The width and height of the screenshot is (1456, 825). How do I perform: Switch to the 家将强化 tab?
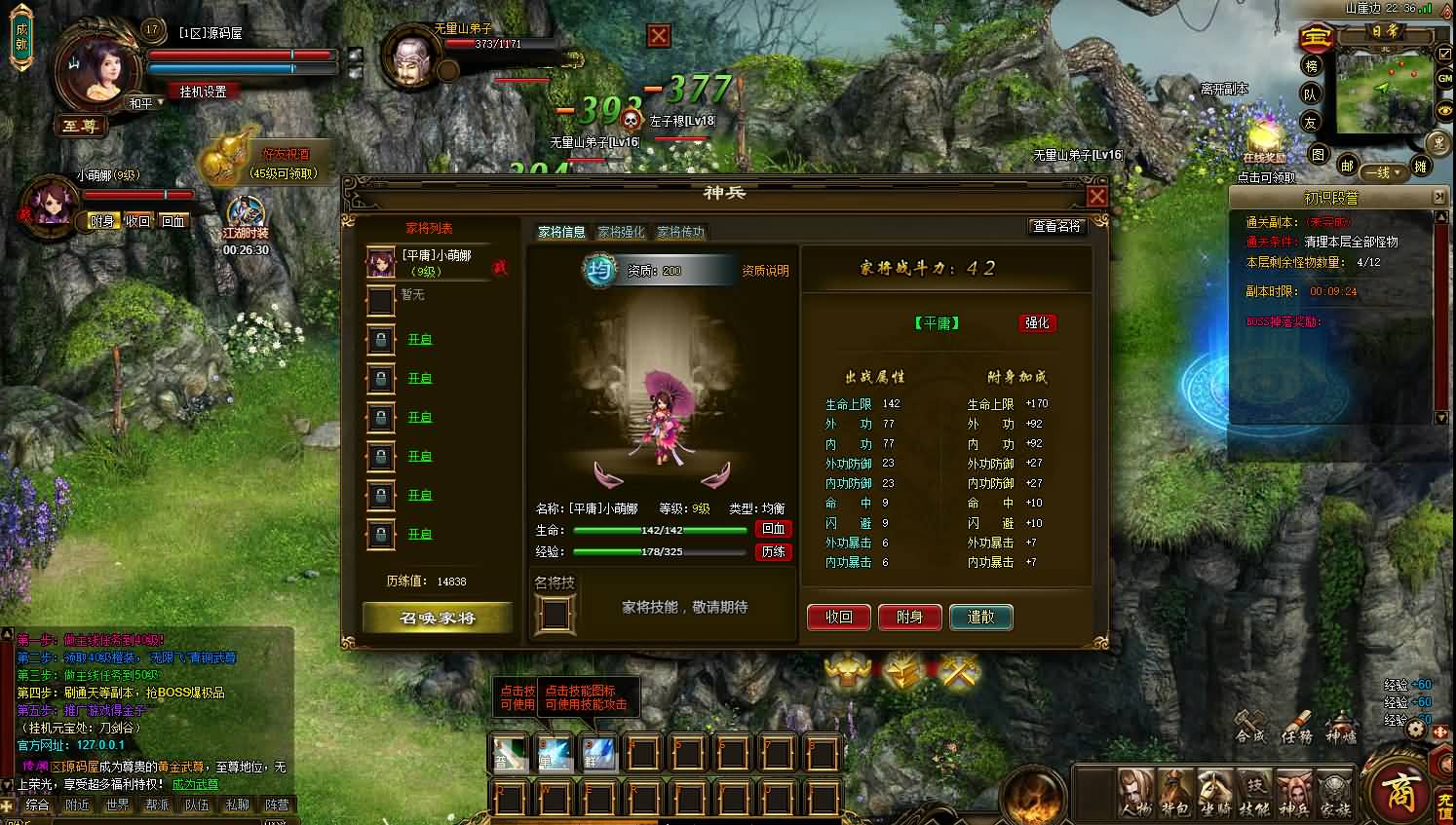click(x=621, y=232)
